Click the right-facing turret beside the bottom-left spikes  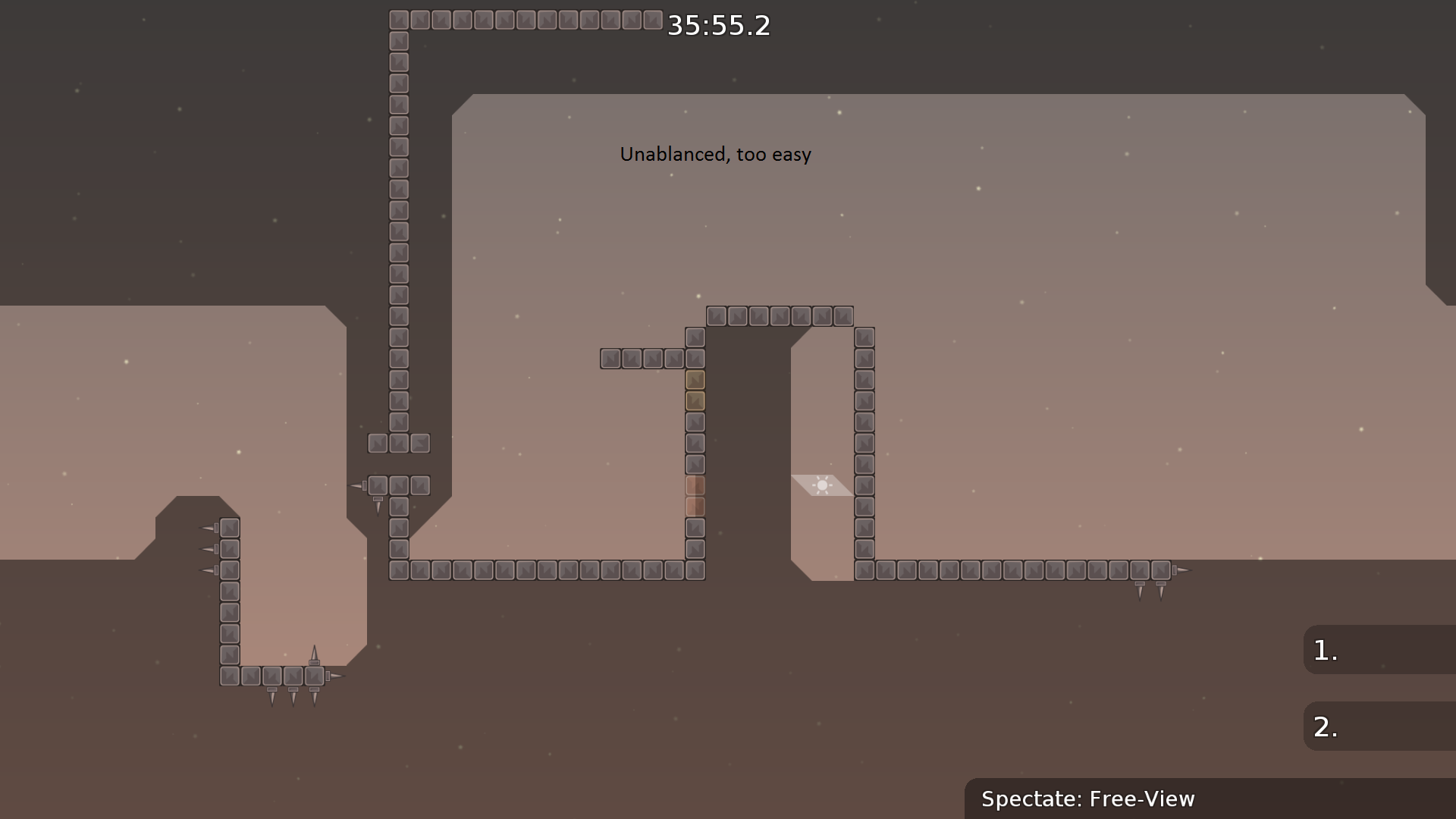coord(334,675)
